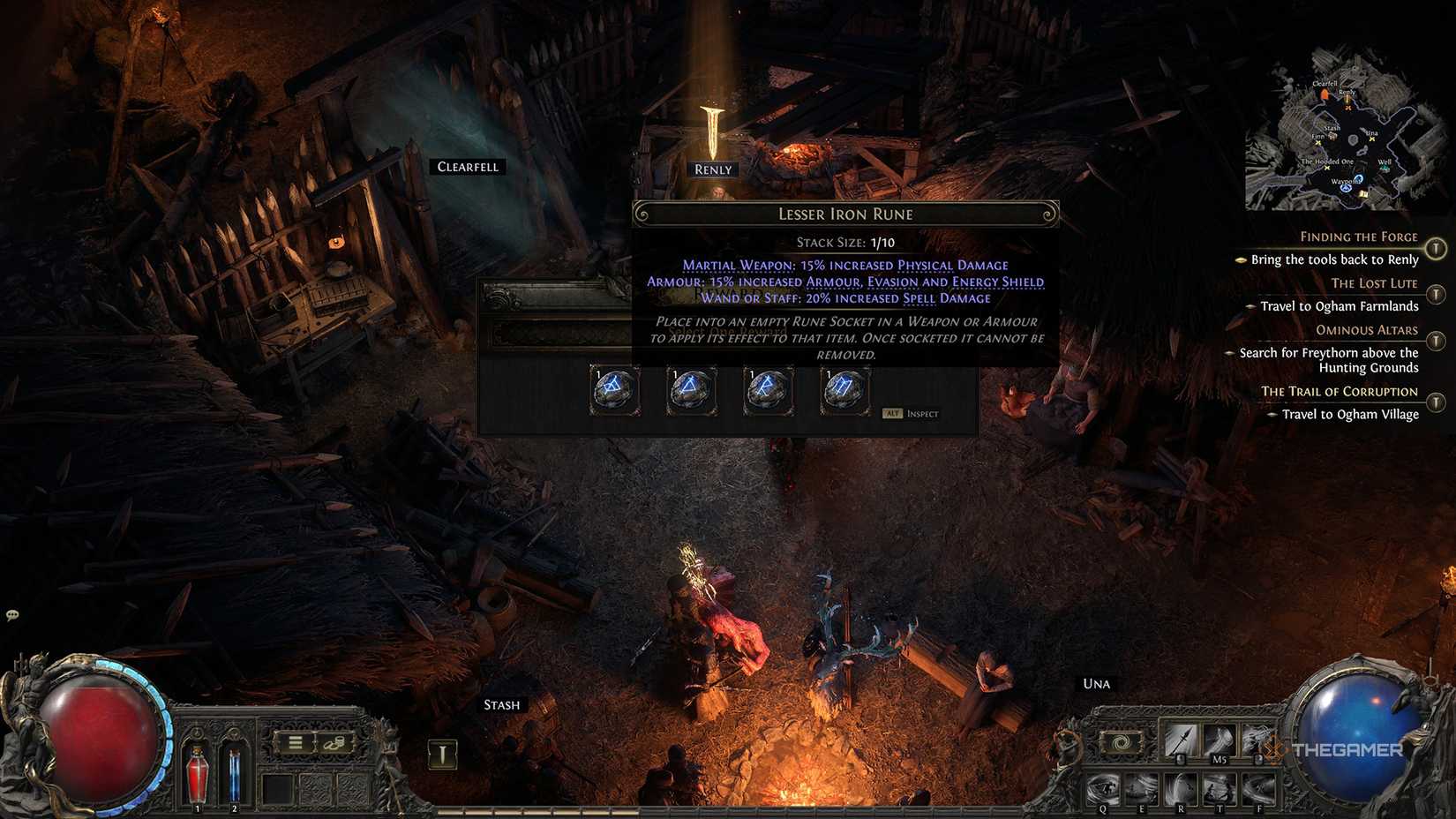Open the hamburger game menu icon
The height and width of the screenshot is (819, 1456).
pyautogui.click(x=295, y=742)
